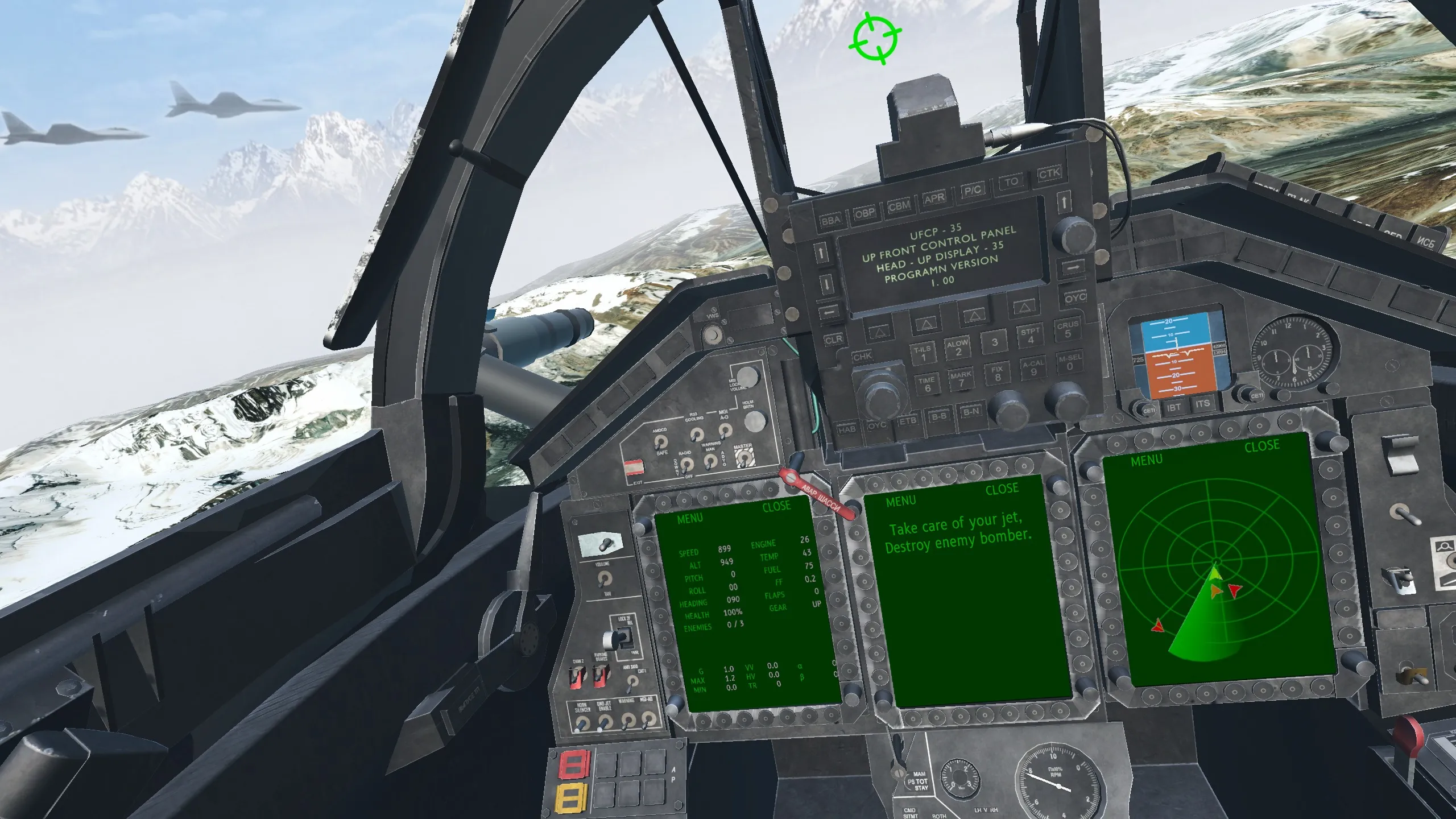Select the M-SEL 0 keypad button
This screenshot has width=1456, height=819.
1070,362
